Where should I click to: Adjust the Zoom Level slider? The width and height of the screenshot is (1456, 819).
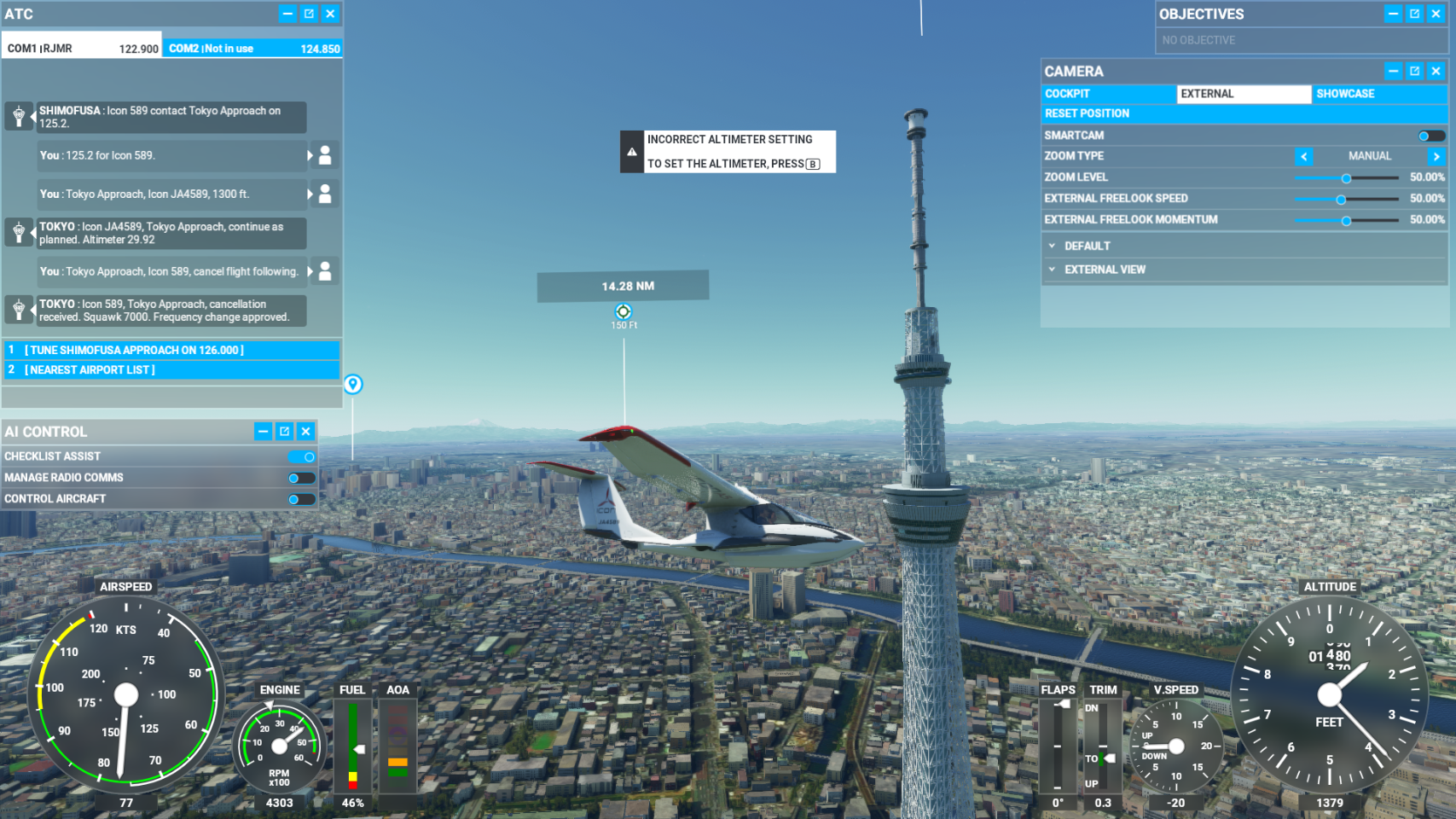1346,178
